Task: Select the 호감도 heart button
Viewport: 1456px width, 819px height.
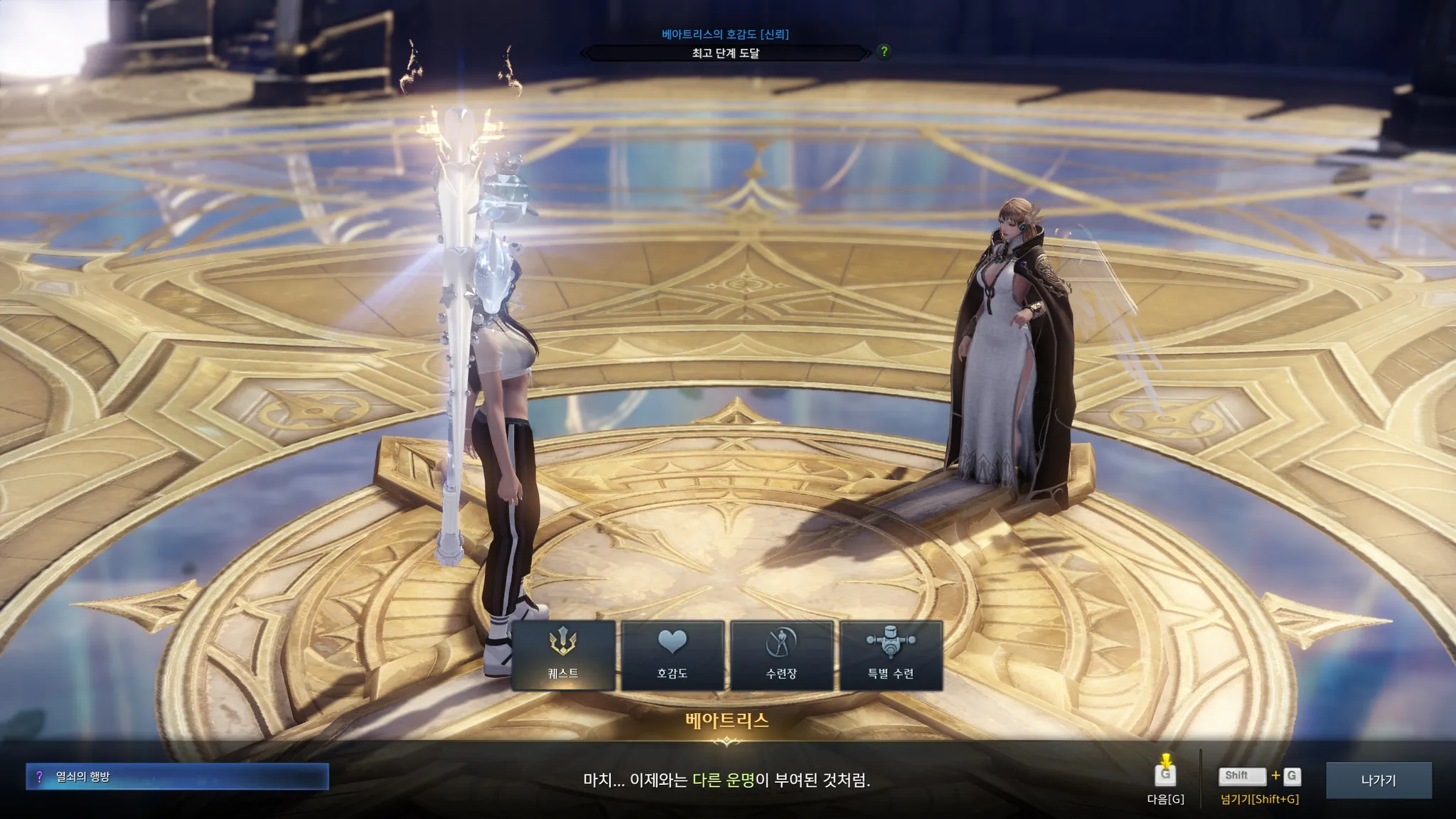Action: pyautogui.click(x=673, y=655)
